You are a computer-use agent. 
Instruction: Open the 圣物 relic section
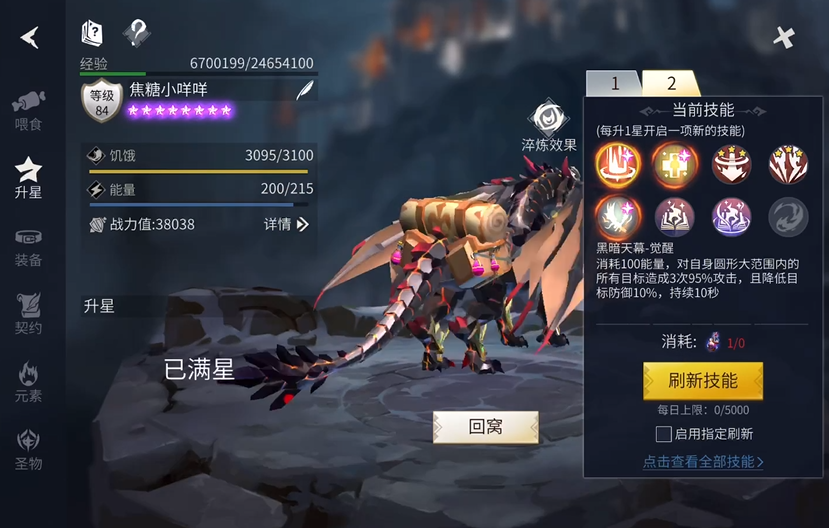pos(28,450)
